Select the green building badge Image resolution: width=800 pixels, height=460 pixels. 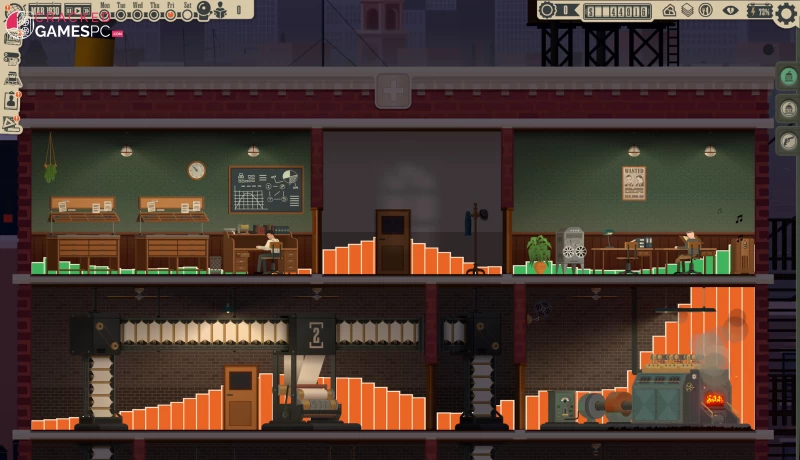tap(787, 77)
